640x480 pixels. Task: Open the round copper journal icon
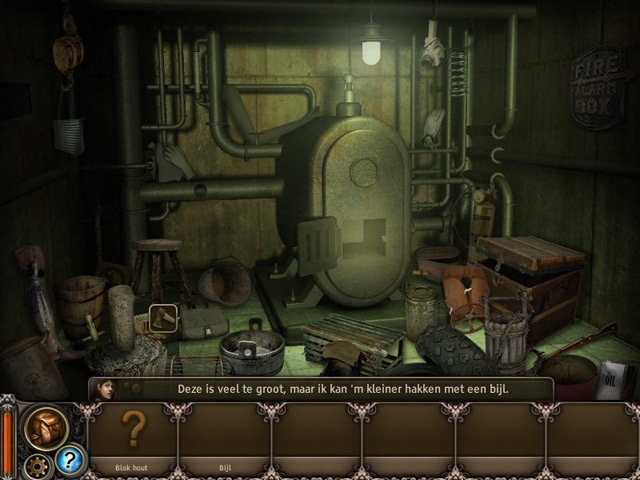[x=46, y=427]
